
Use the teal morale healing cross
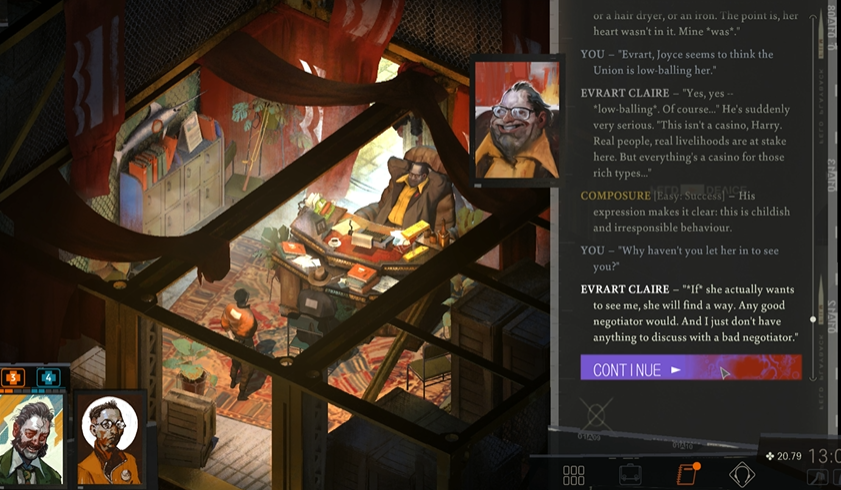48,377
